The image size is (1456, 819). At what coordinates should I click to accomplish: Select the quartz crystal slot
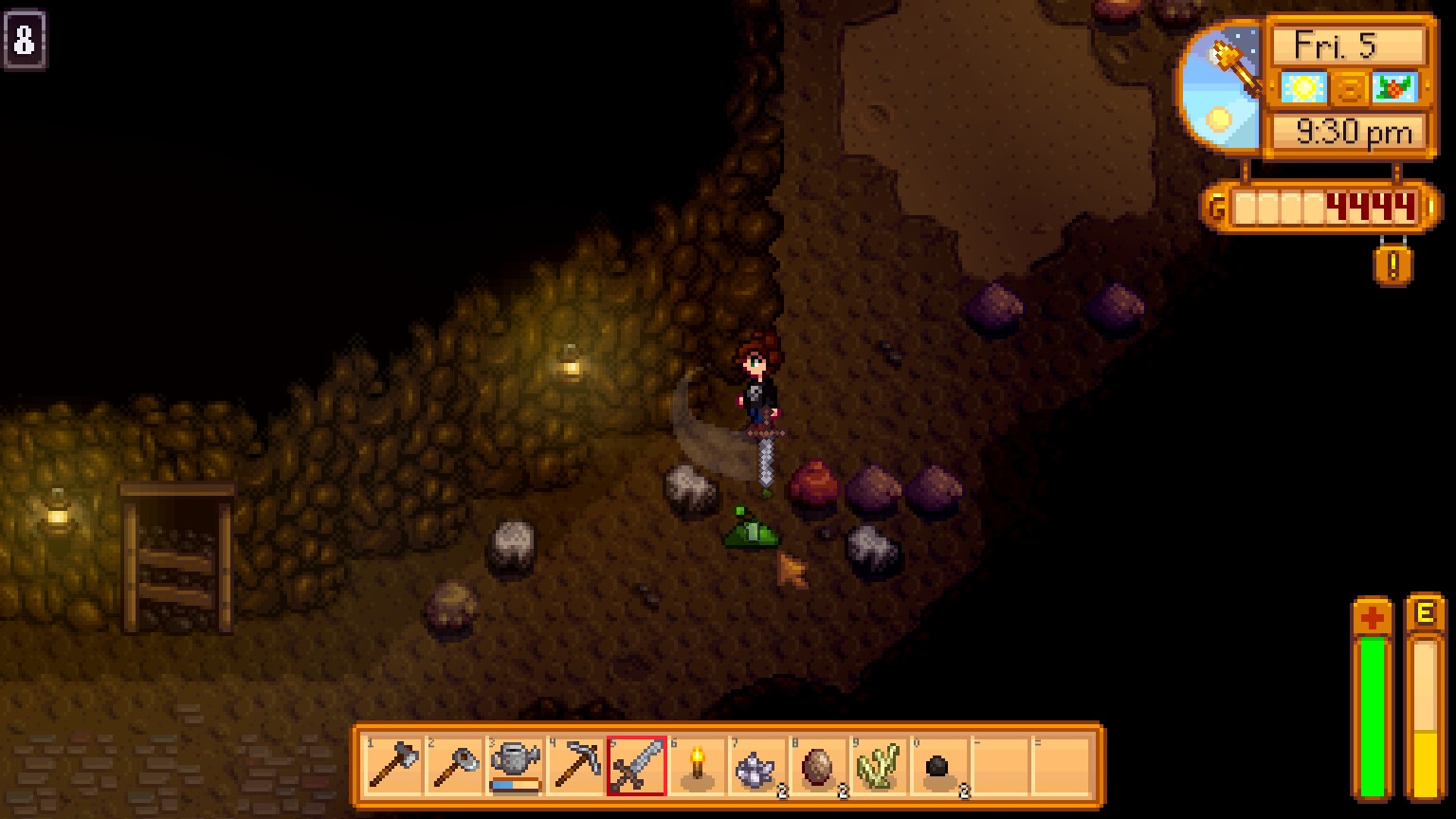[x=757, y=766]
